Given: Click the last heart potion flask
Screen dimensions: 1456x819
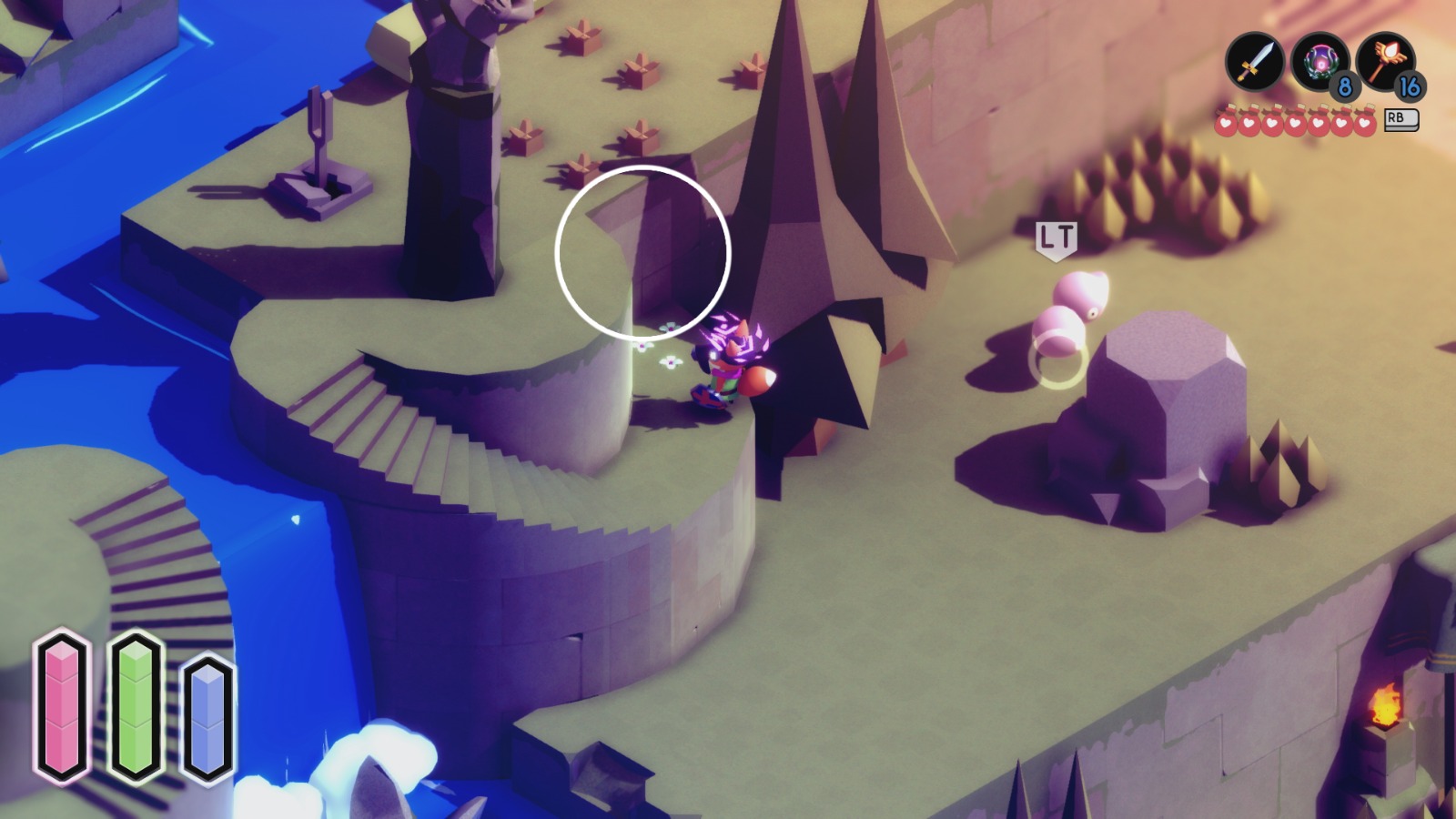Looking at the screenshot, I should [x=1367, y=121].
